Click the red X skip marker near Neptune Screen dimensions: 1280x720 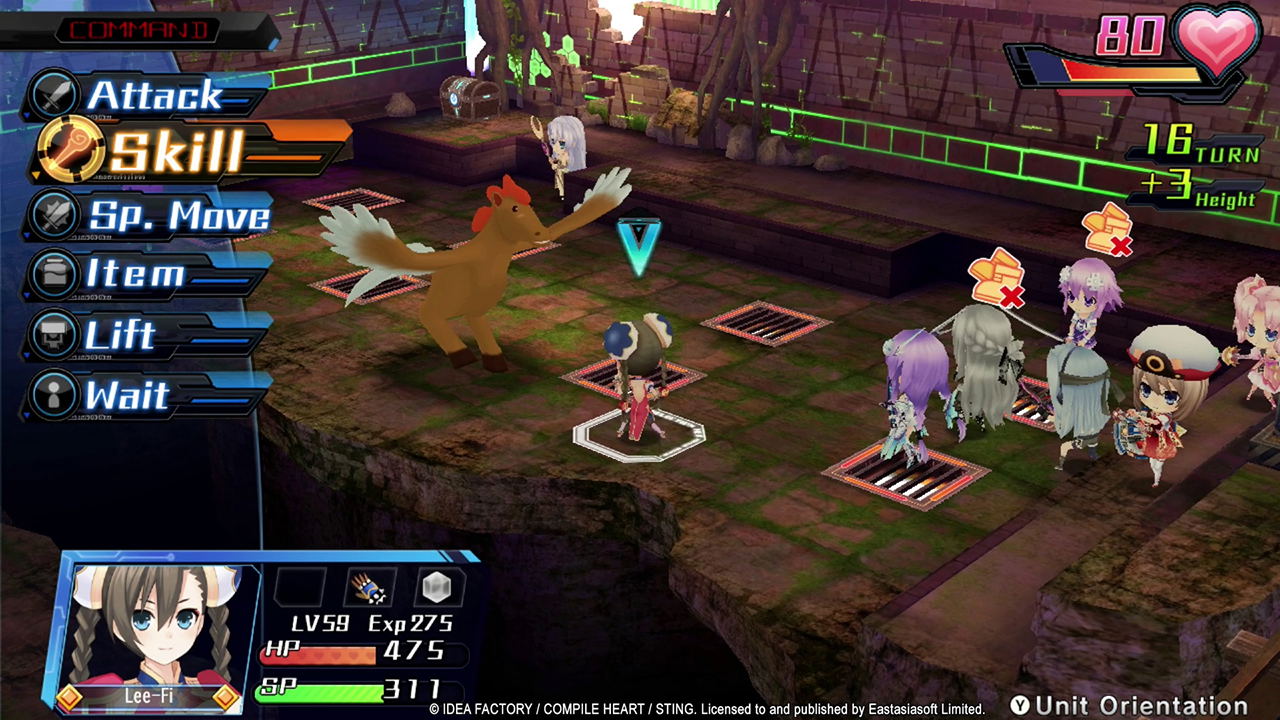click(1108, 228)
